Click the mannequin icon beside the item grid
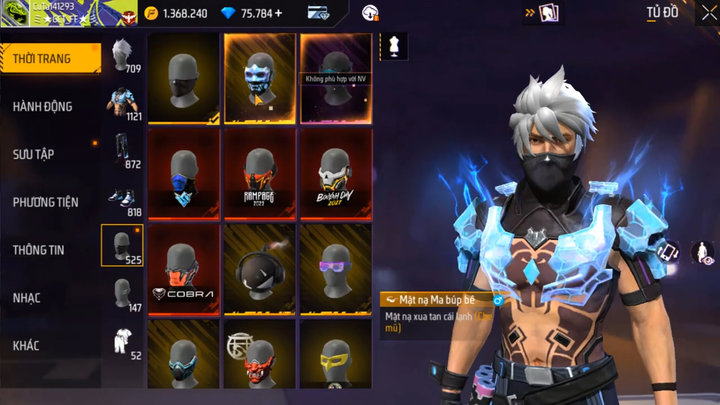Screen dimensions: 720x405 click(x=393, y=45)
